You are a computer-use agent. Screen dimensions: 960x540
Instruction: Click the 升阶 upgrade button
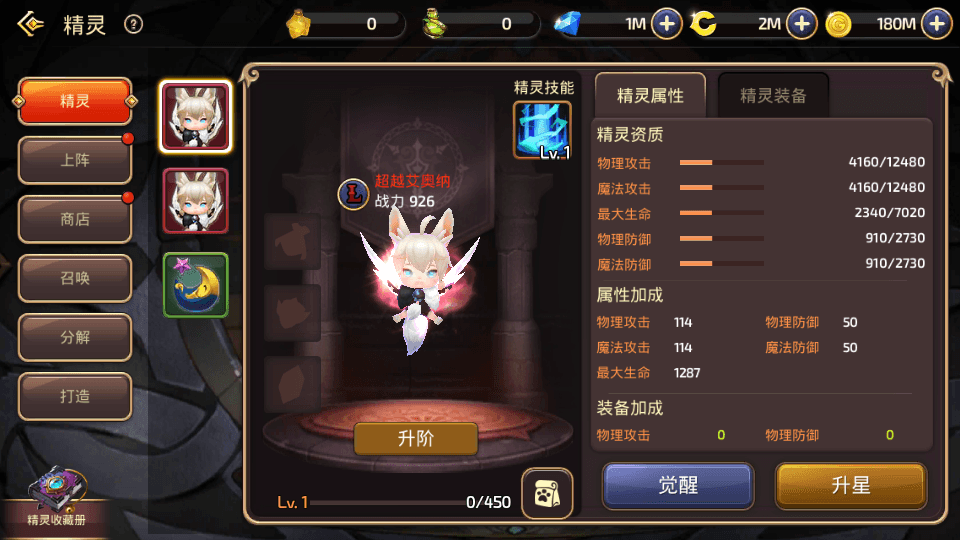click(x=416, y=438)
